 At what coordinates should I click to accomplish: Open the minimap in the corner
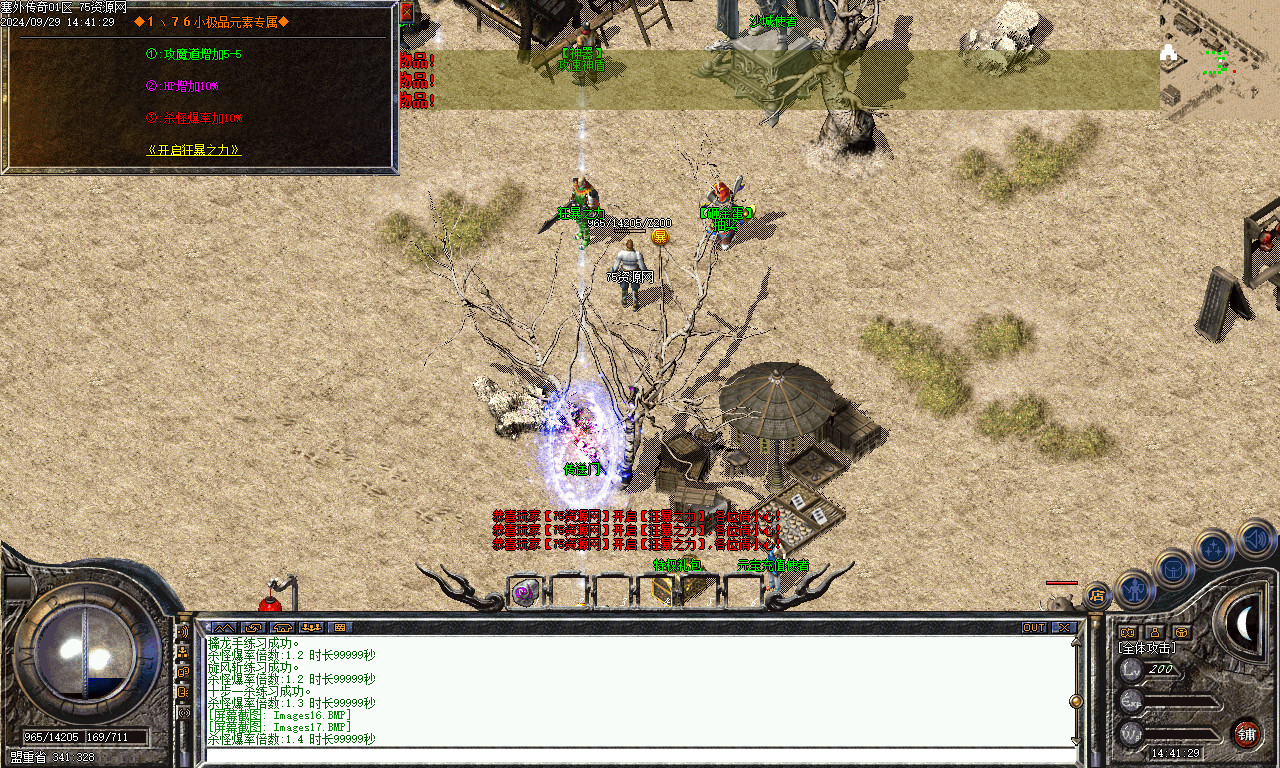pyautogui.click(x=1219, y=60)
